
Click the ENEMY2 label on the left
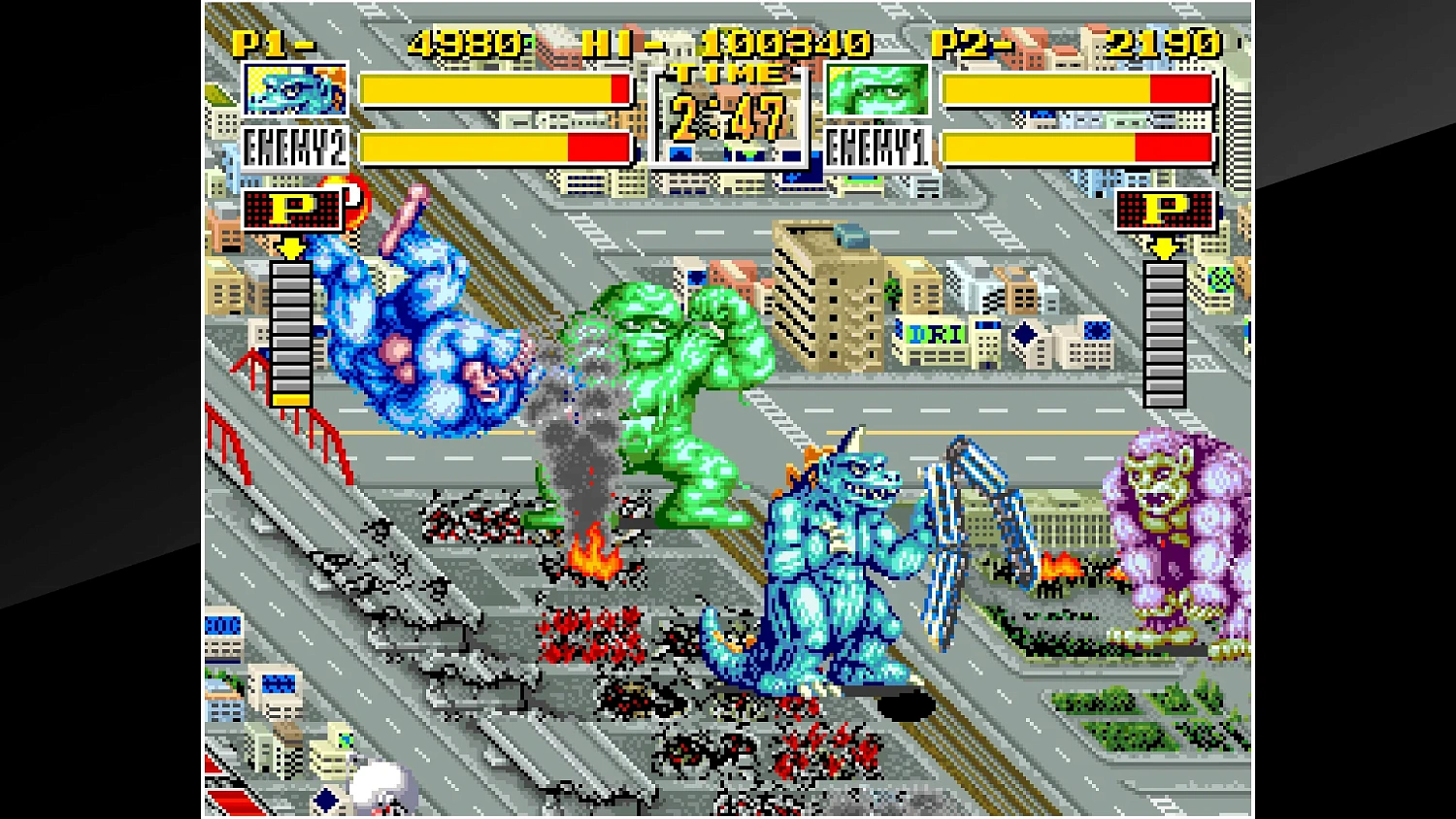[x=294, y=147]
